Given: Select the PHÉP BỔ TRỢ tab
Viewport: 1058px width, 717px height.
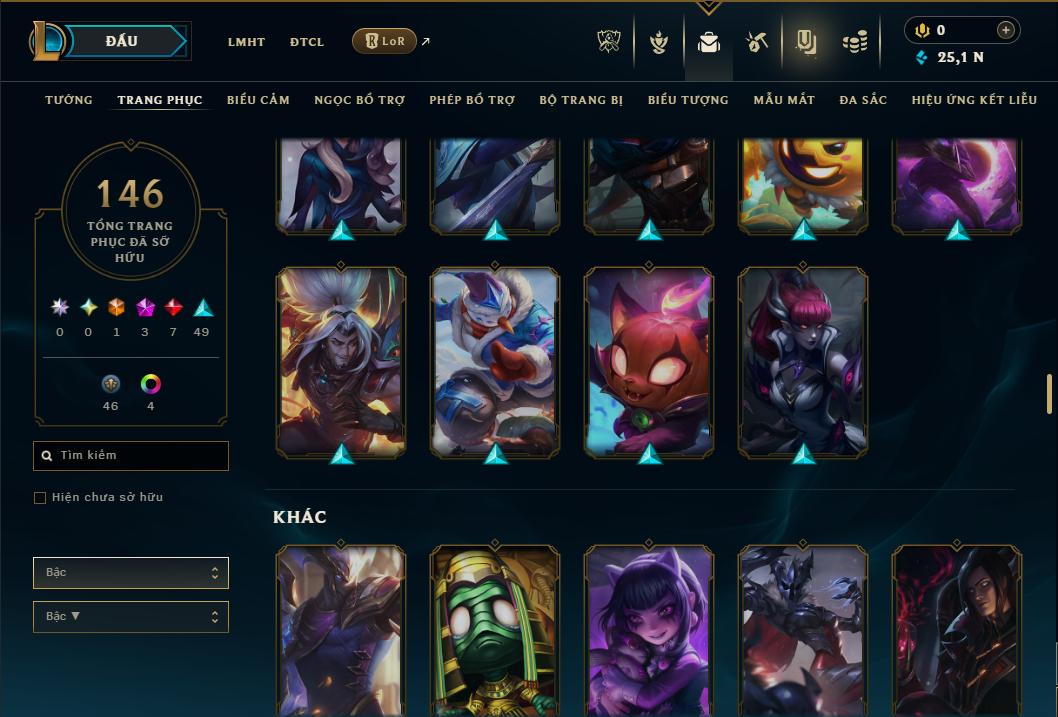Looking at the screenshot, I should click(x=472, y=100).
